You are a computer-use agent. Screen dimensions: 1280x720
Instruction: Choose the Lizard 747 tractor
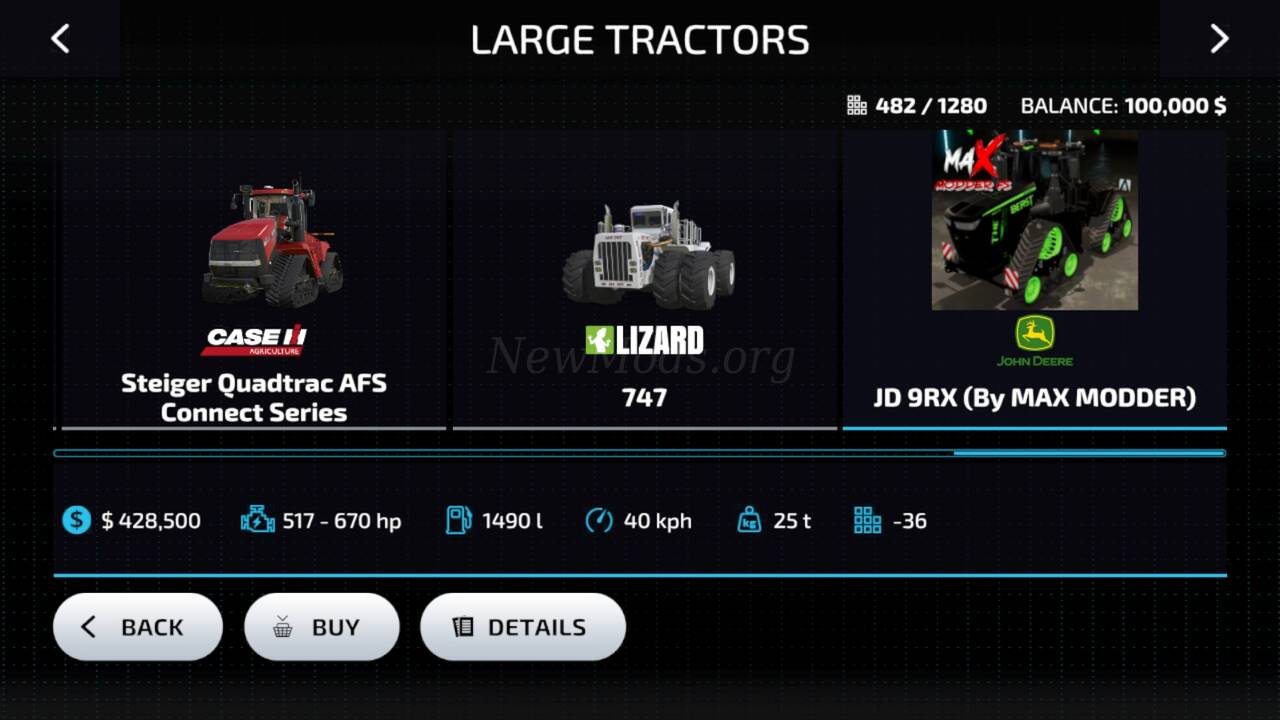pyautogui.click(x=644, y=280)
